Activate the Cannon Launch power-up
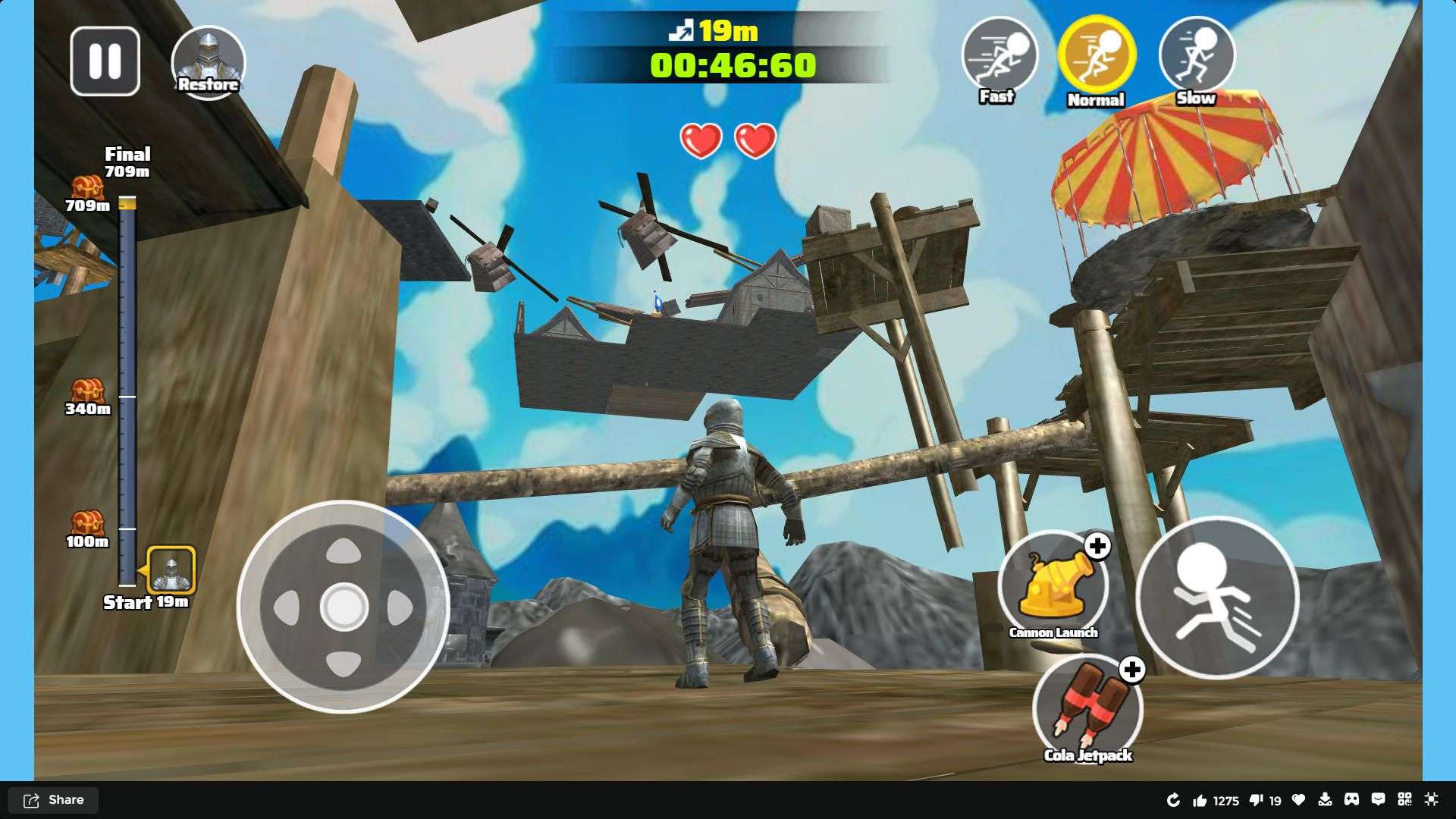Image resolution: width=1456 pixels, height=819 pixels. (1053, 583)
